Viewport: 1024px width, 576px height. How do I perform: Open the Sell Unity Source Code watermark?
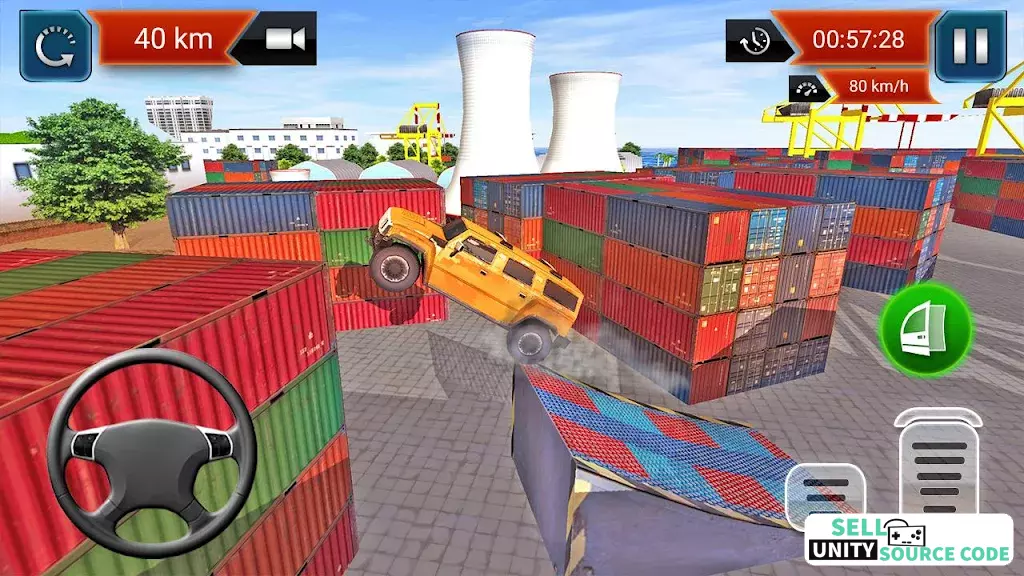click(x=908, y=539)
